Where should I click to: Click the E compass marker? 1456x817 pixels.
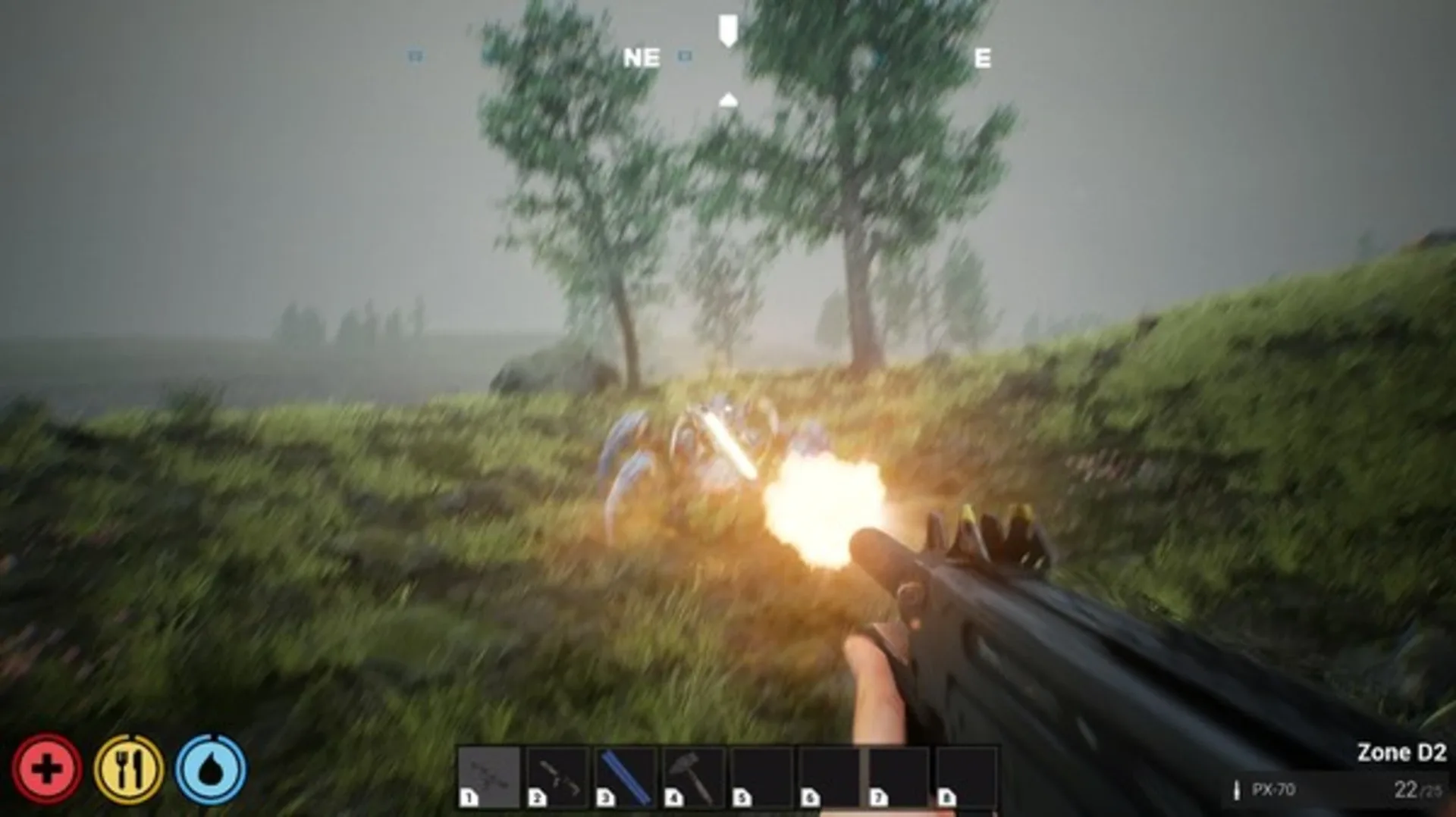coord(983,58)
